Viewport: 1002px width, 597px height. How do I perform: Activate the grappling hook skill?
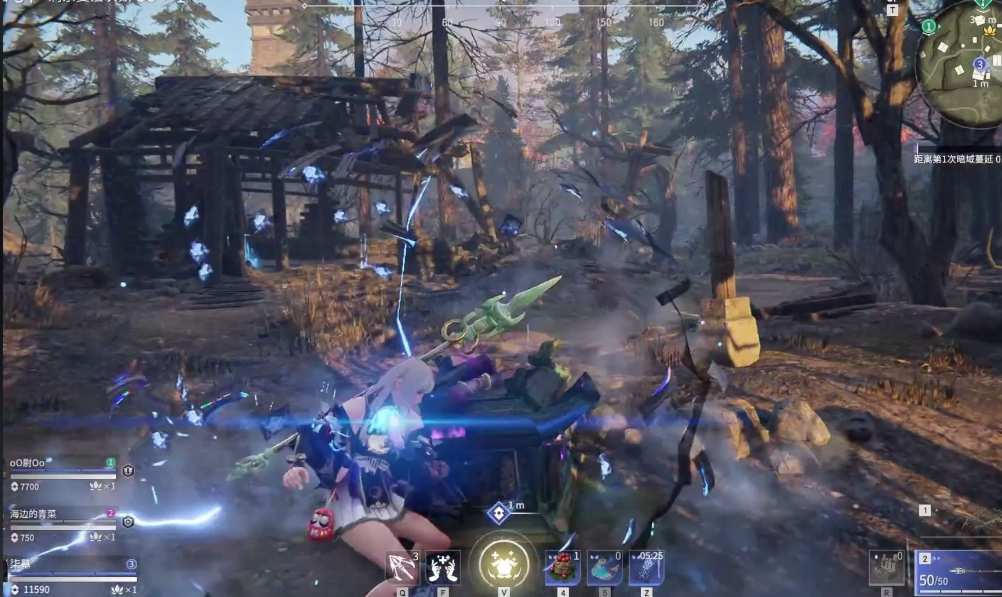402,568
